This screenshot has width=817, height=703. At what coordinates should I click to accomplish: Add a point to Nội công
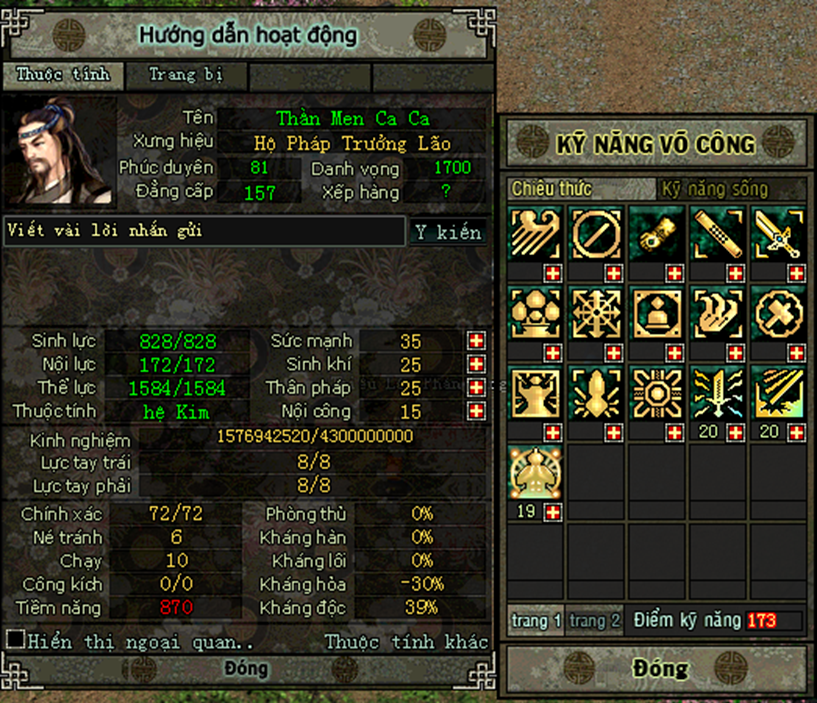477,411
